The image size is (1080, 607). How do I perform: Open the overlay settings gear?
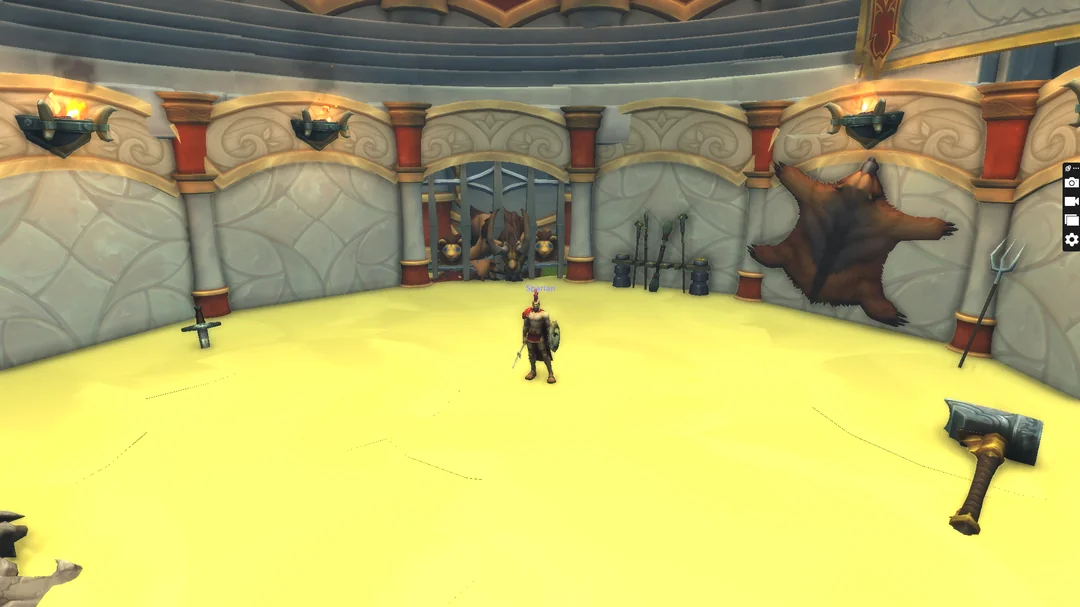(1071, 240)
